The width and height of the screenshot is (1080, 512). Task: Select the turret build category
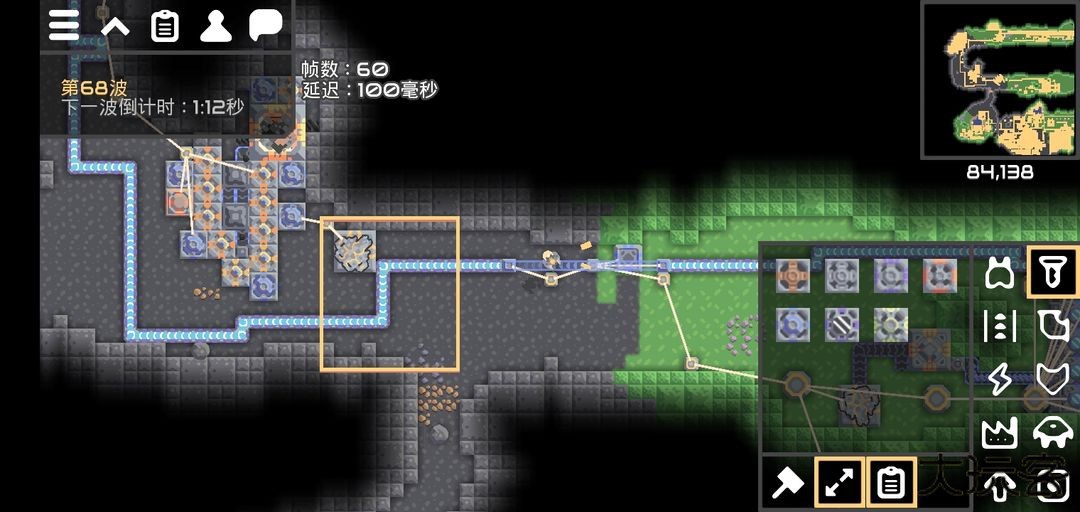tap(999, 272)
